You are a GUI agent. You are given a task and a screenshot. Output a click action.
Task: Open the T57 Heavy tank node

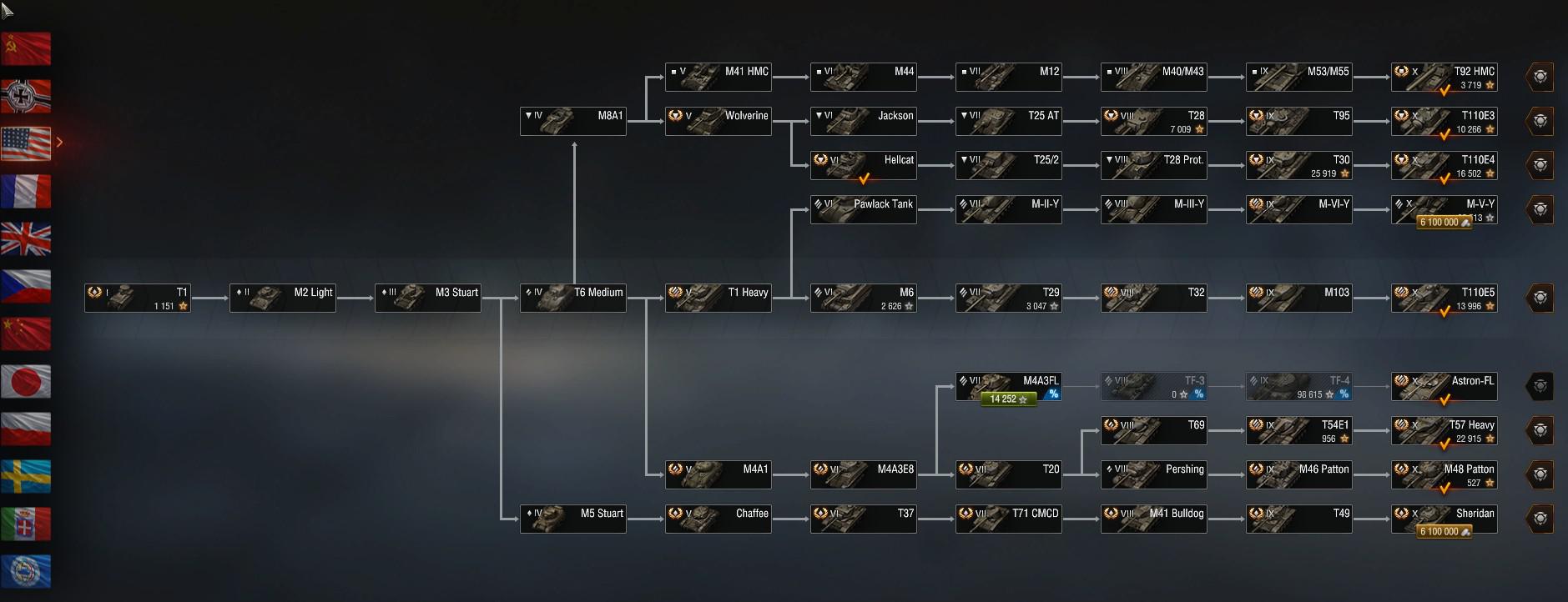[x=1444, y=431]
